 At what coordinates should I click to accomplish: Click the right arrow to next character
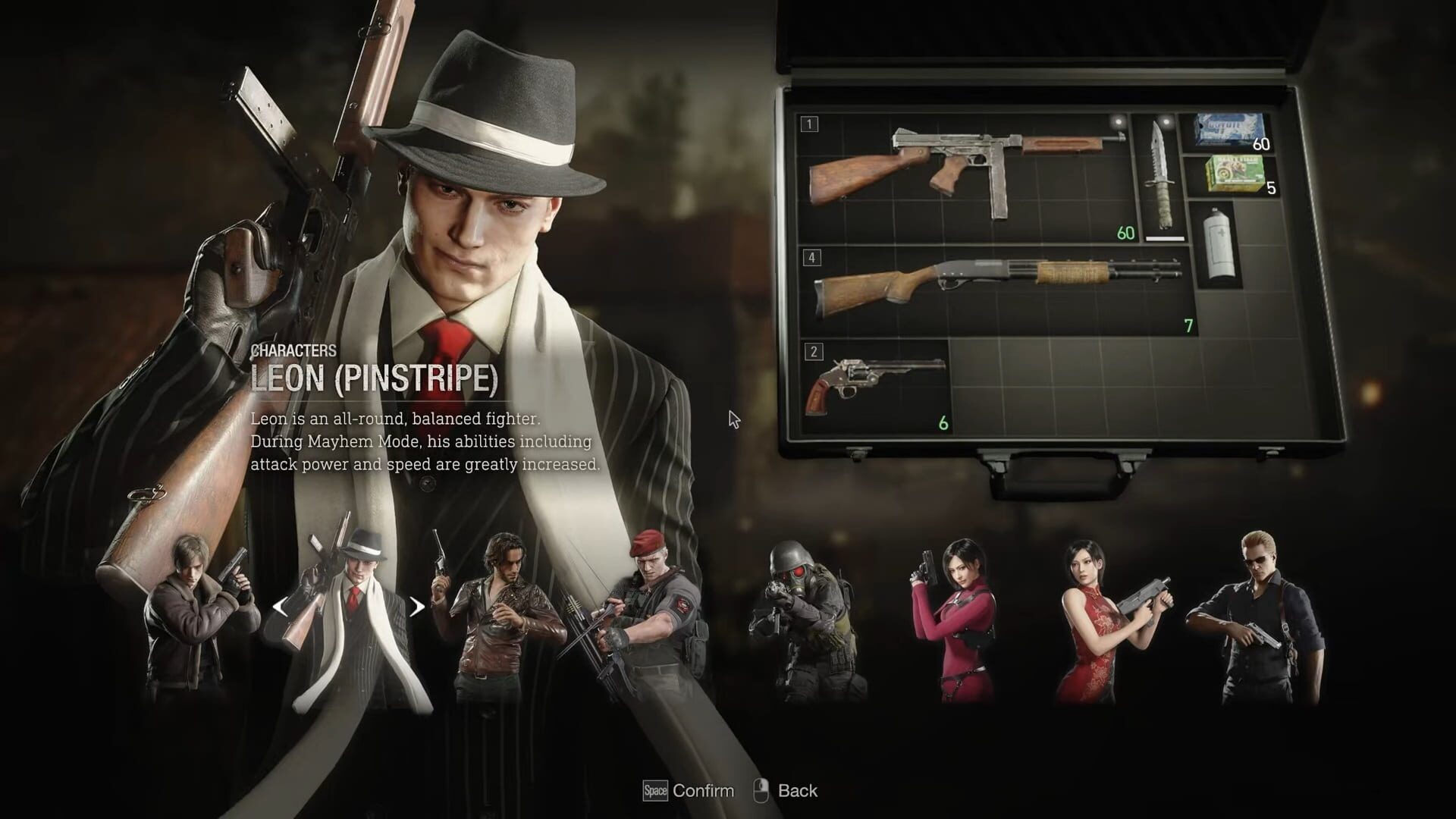416,607
